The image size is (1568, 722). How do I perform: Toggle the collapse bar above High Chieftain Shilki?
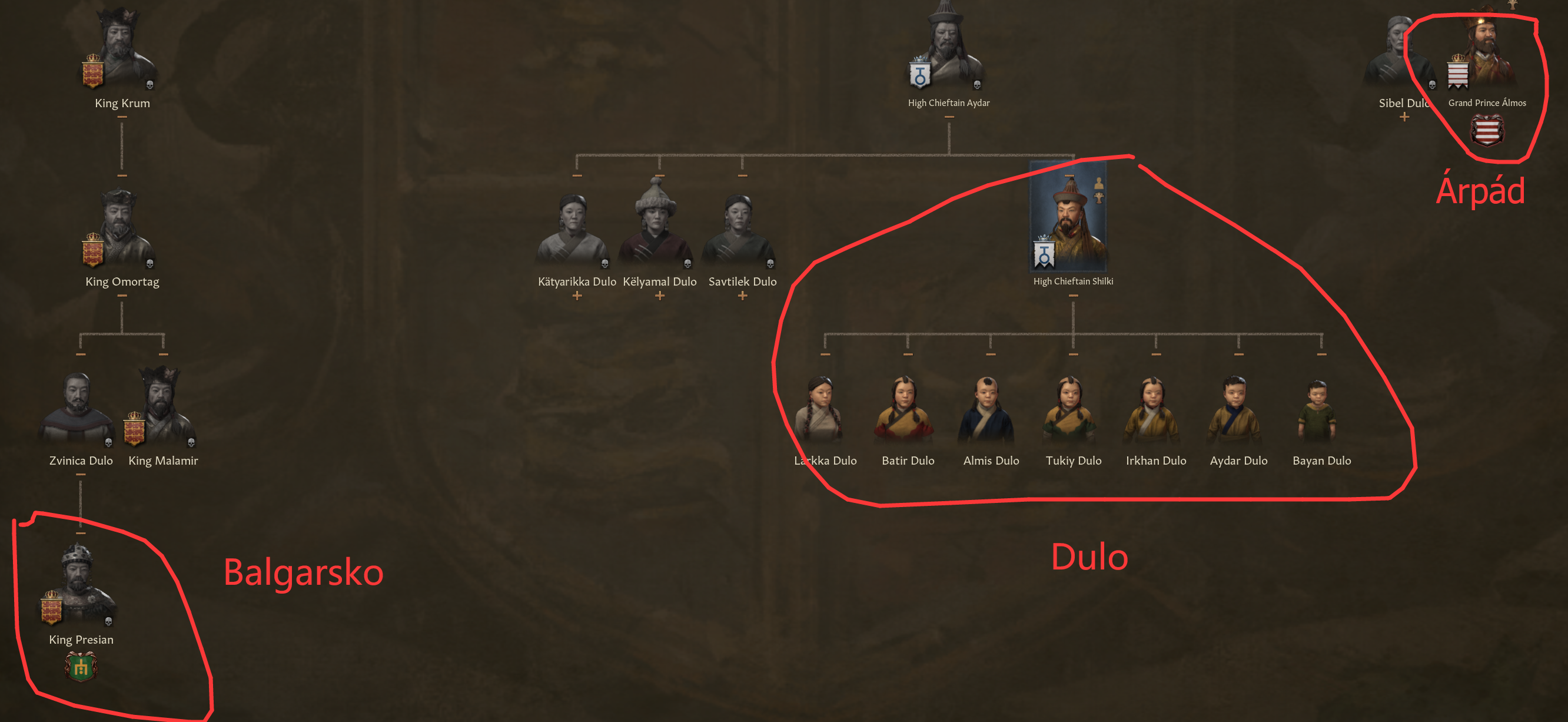tap(1070, 176)
